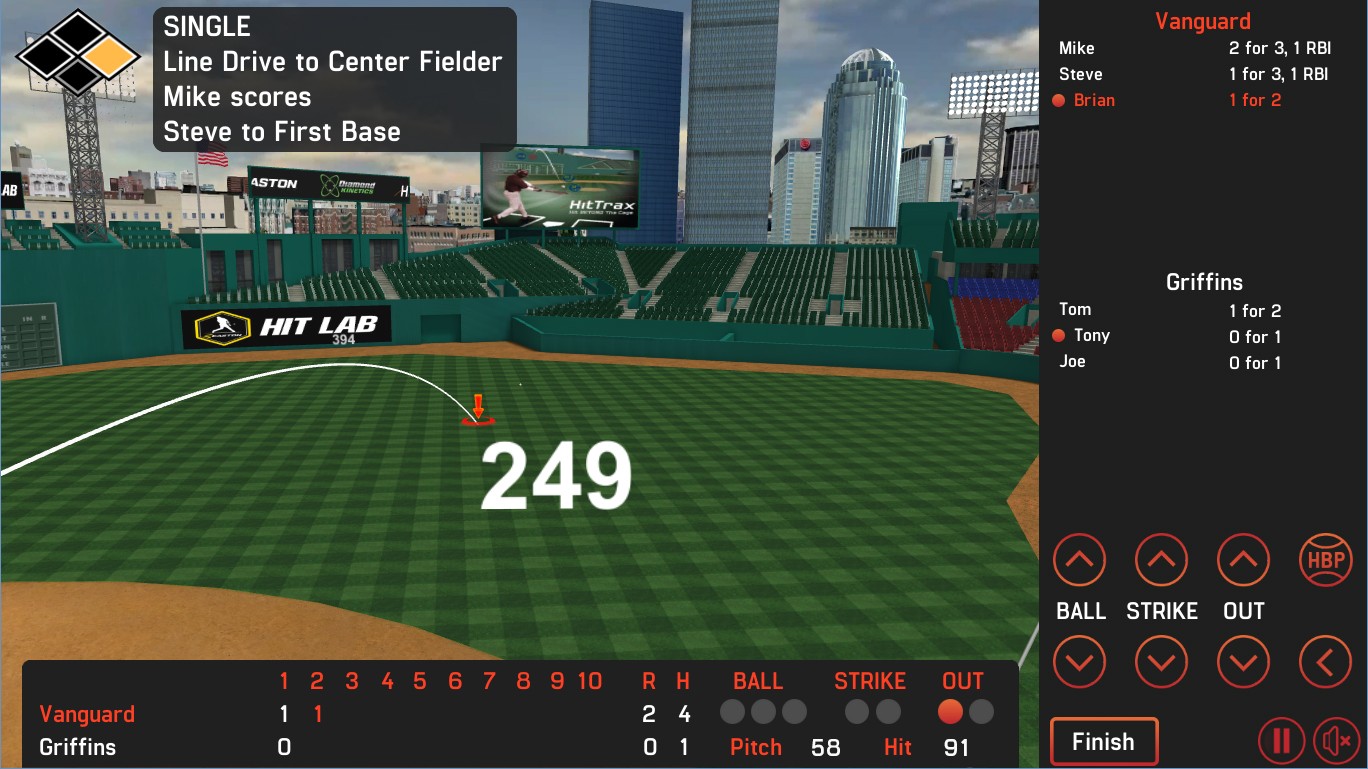The image size is (1368, 769).
Task: Subtract an OUT with the down arrow
Action: 1243,662
